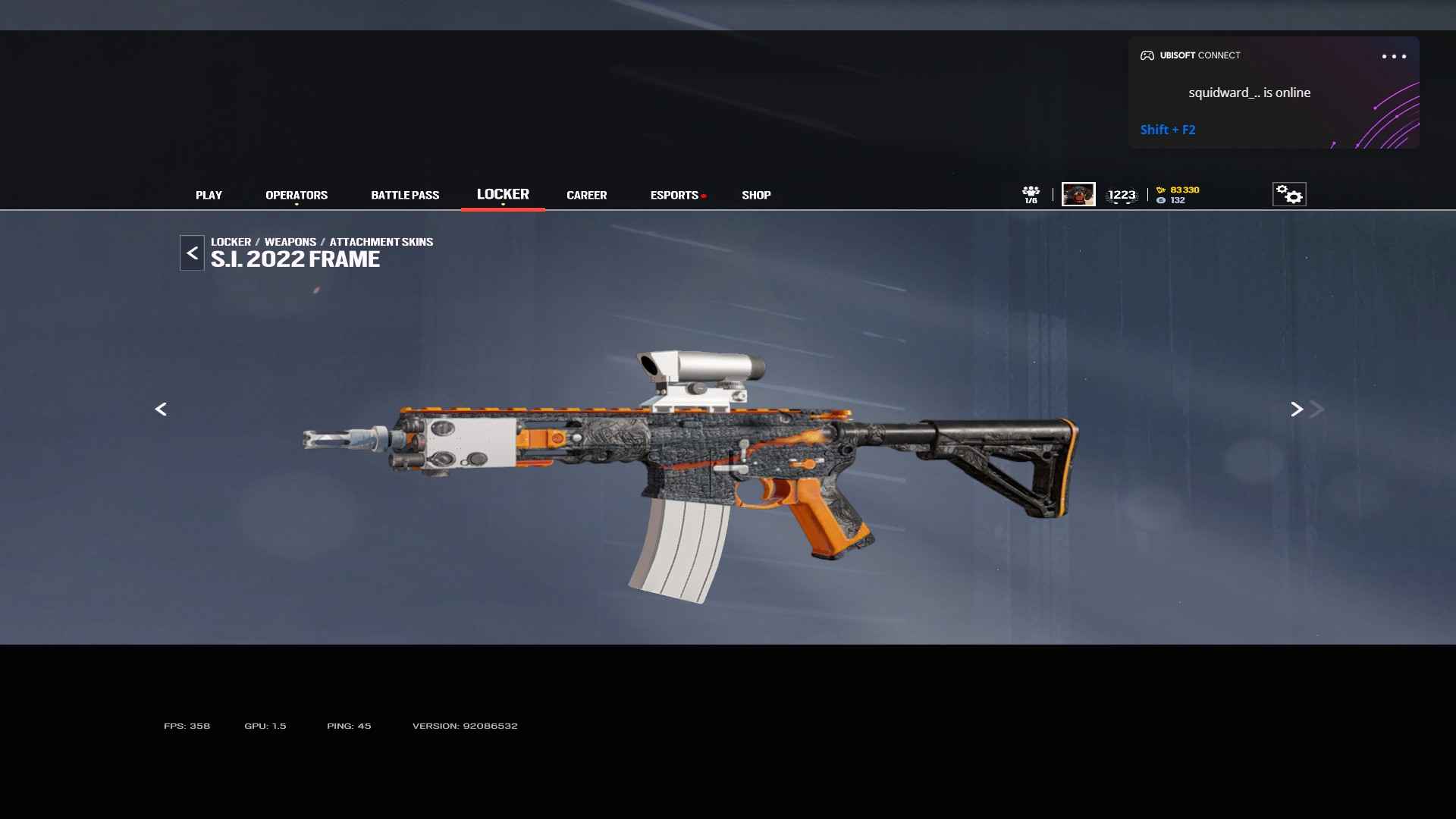The image size is (1456, 819).
Task: Go to the Battle Pass tab
Action: pyautogui.click(x=405, y=195)
